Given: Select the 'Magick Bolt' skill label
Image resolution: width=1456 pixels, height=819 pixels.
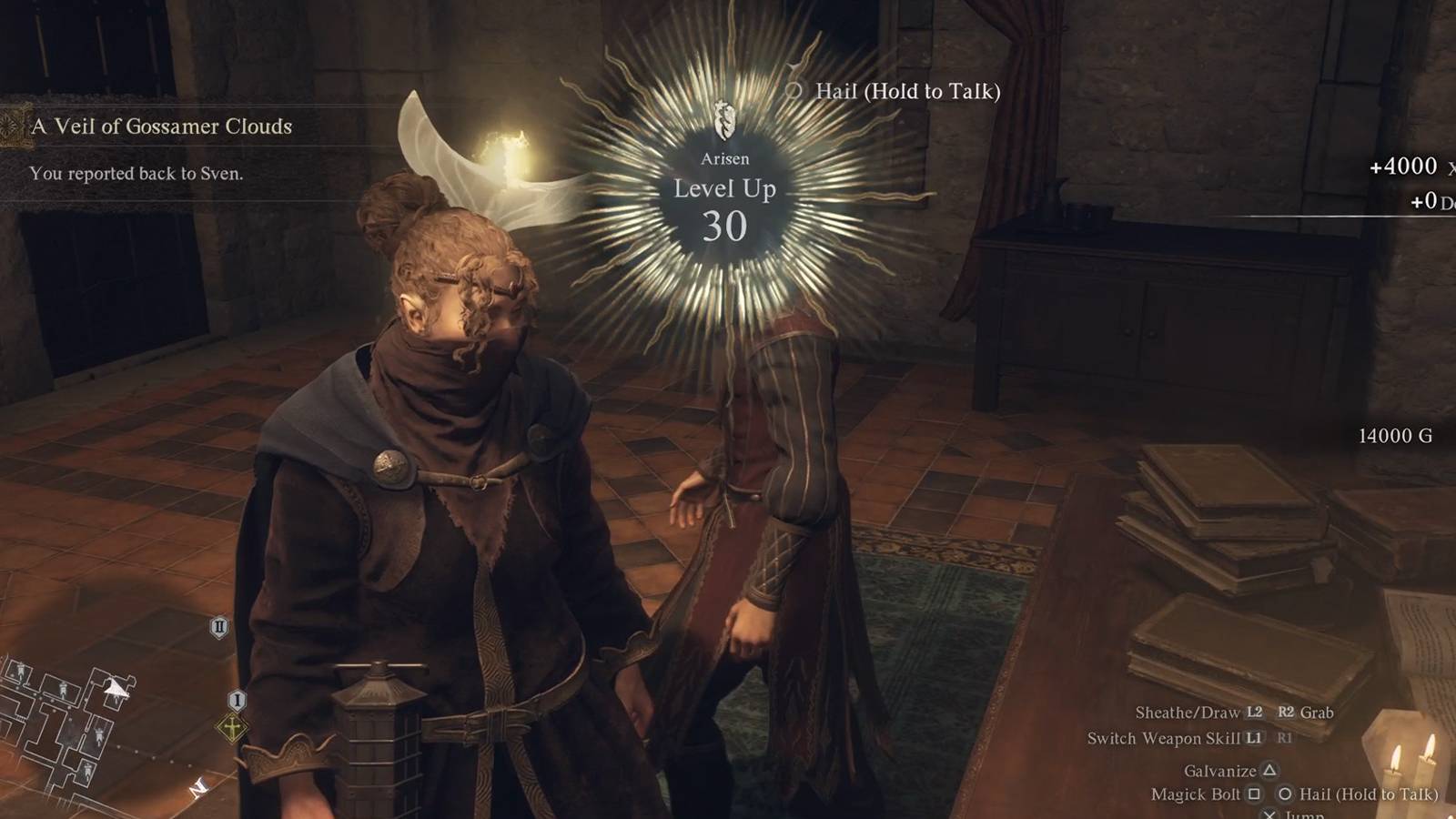Looking at the screenshot, I should pyautogui.click(x=1195, y=794).
